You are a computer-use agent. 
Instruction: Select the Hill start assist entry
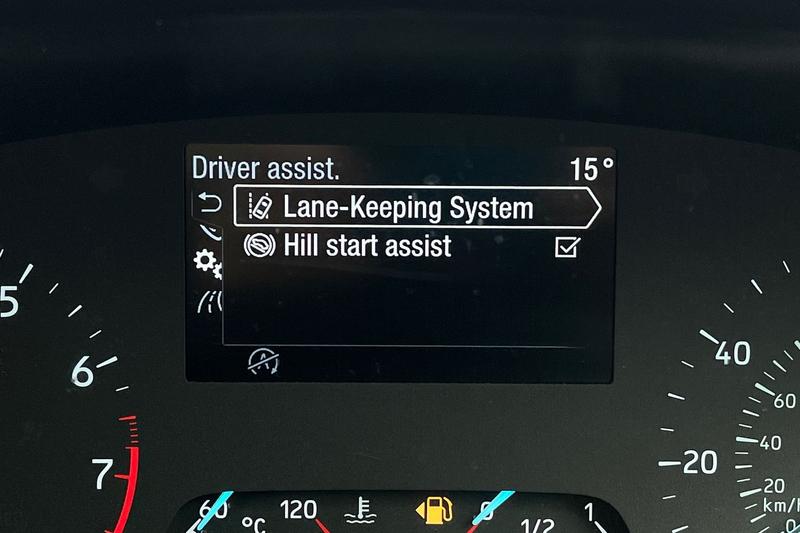366,246
